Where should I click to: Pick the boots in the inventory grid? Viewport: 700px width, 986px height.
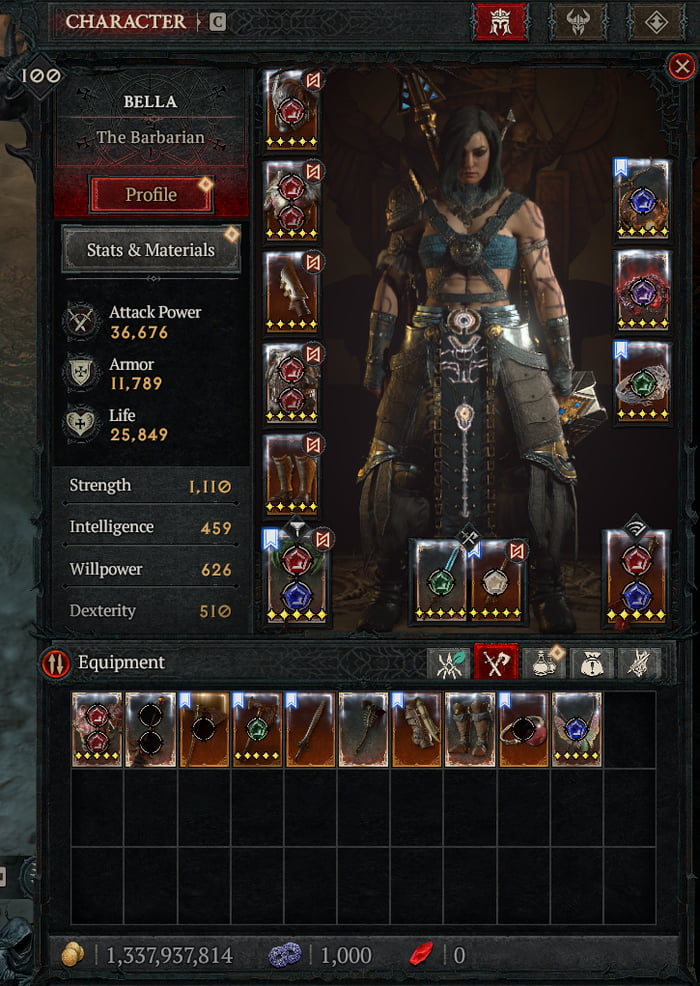pos(470,729)
